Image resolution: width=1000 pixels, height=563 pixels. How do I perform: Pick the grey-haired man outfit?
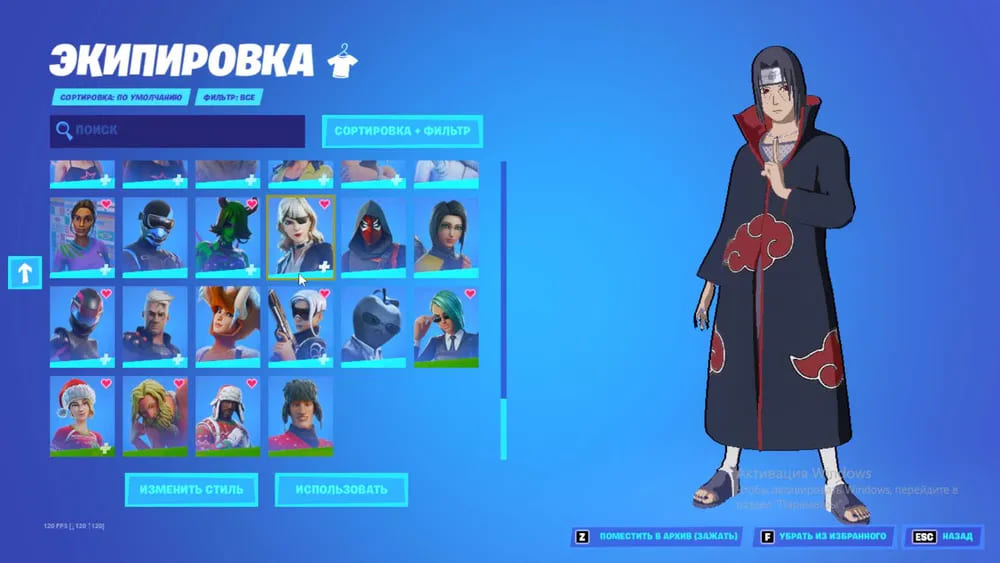[155, 325]
